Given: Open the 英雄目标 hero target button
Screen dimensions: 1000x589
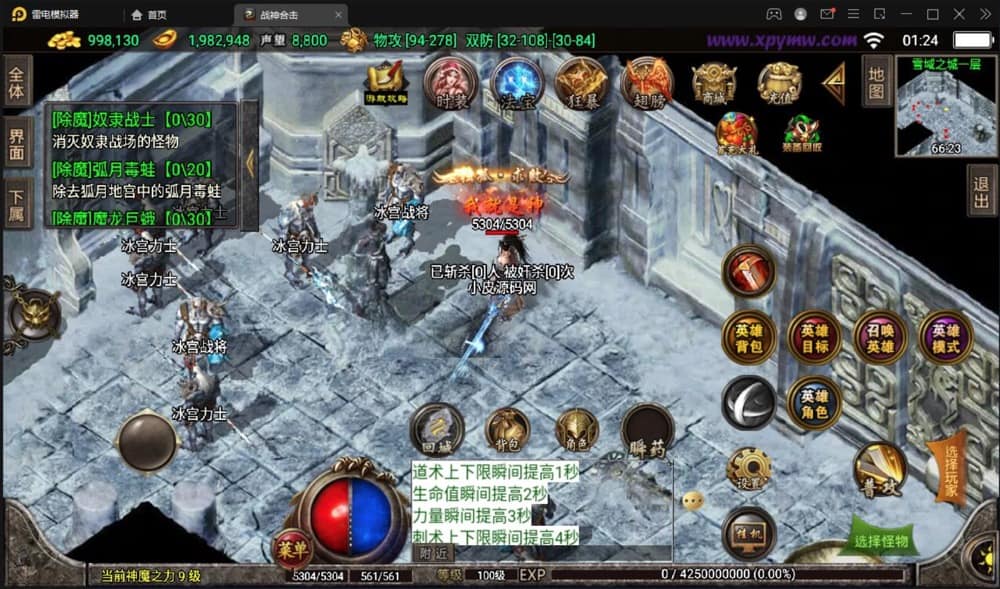Looking at the screenshot, I should pyautogui.click(x=815, y=338).
